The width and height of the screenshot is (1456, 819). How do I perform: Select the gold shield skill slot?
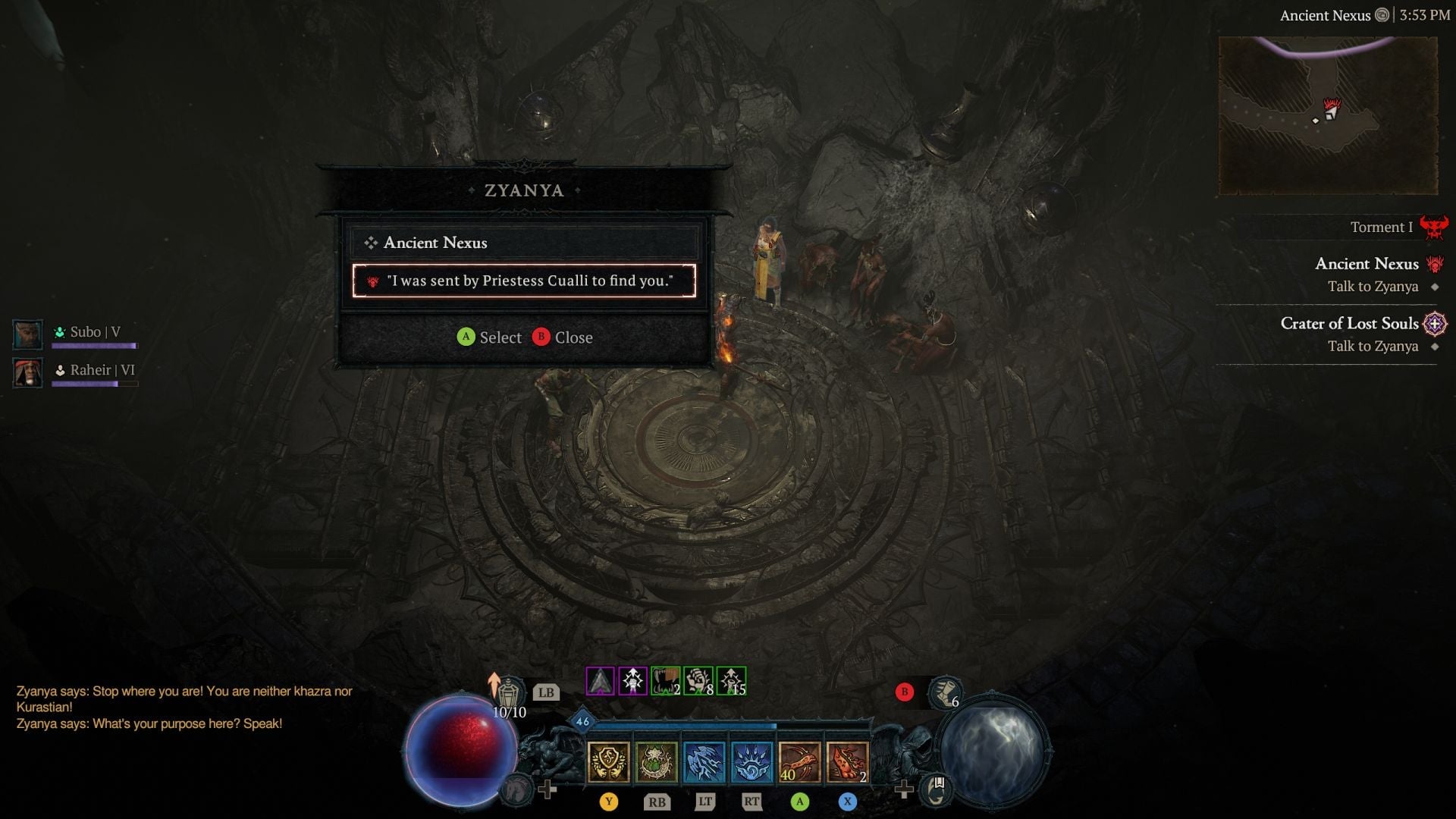coord(608,761)
